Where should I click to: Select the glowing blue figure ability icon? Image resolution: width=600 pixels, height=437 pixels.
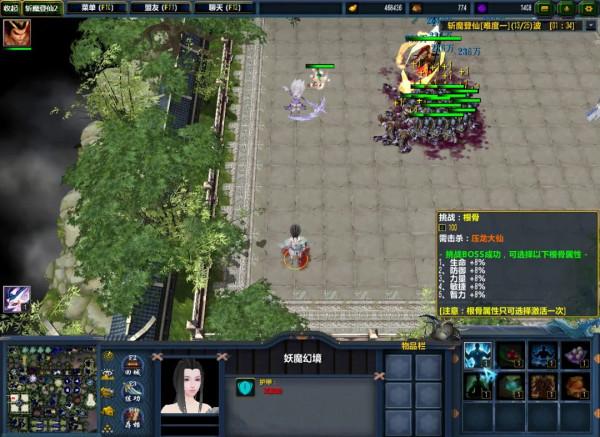477,355
